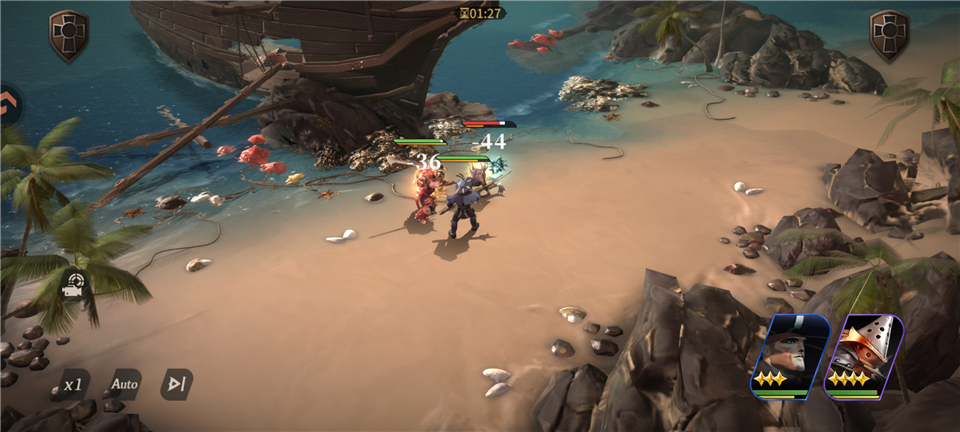Switch camera view with the camera icon

(x=74, y=284)
